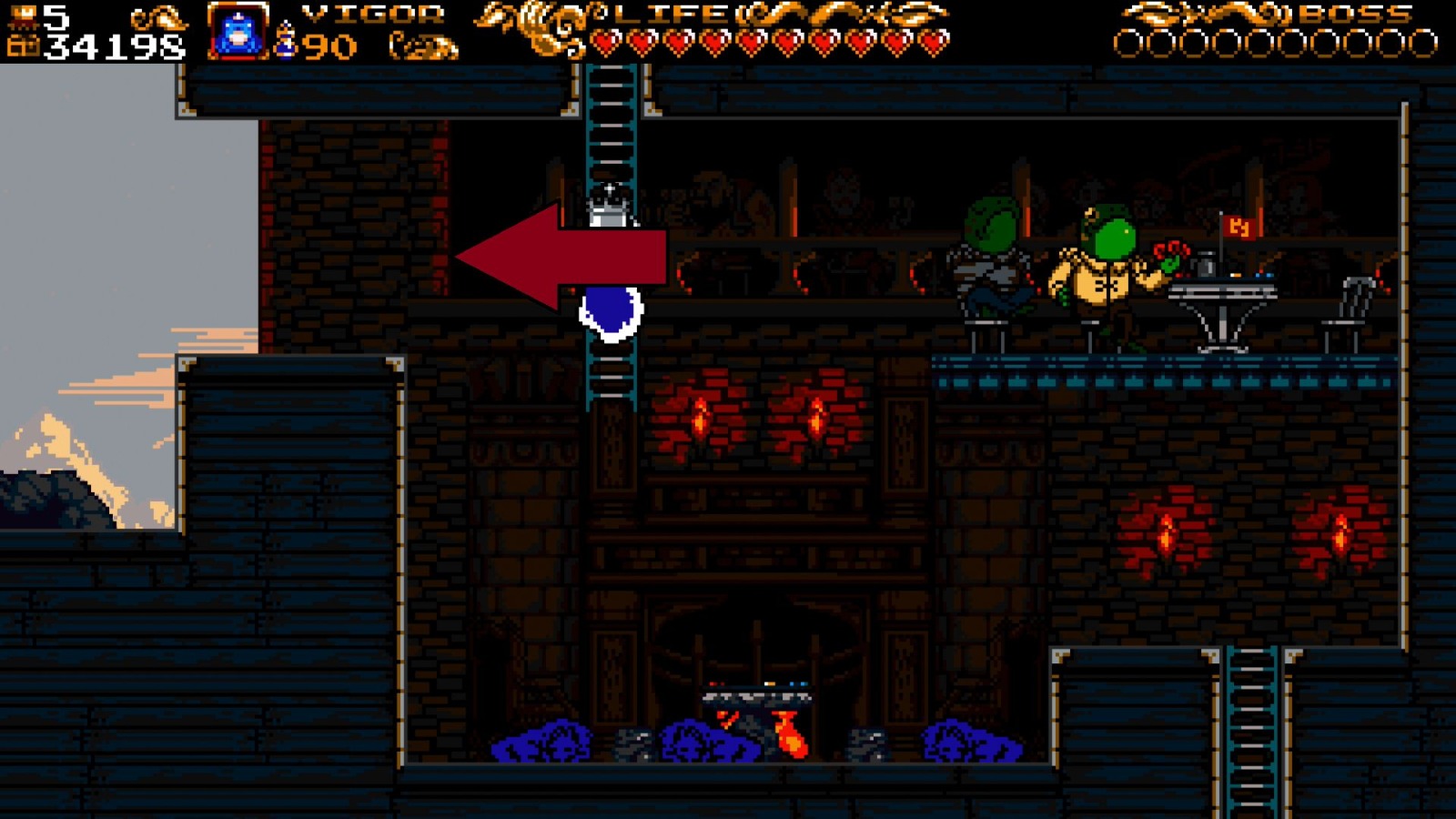
Task: Select the BOSS label in the top bar
Action: pos(1356,14)
